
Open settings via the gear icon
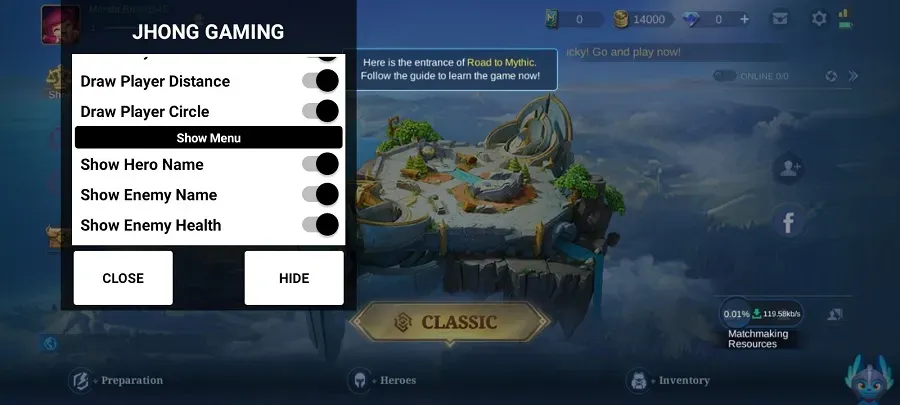tap(819, 19)
